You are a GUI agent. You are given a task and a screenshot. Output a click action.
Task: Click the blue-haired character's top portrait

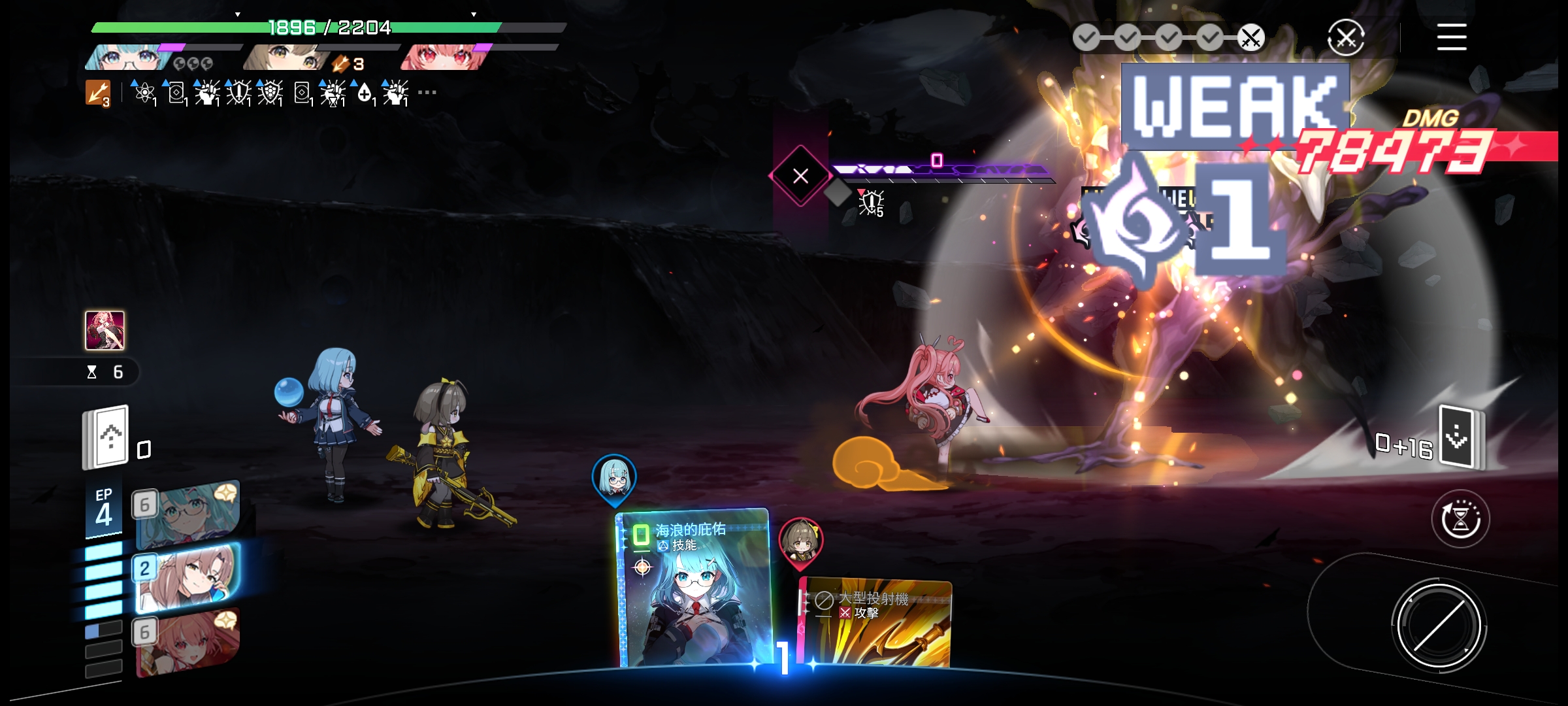click(x=127, y=58)
